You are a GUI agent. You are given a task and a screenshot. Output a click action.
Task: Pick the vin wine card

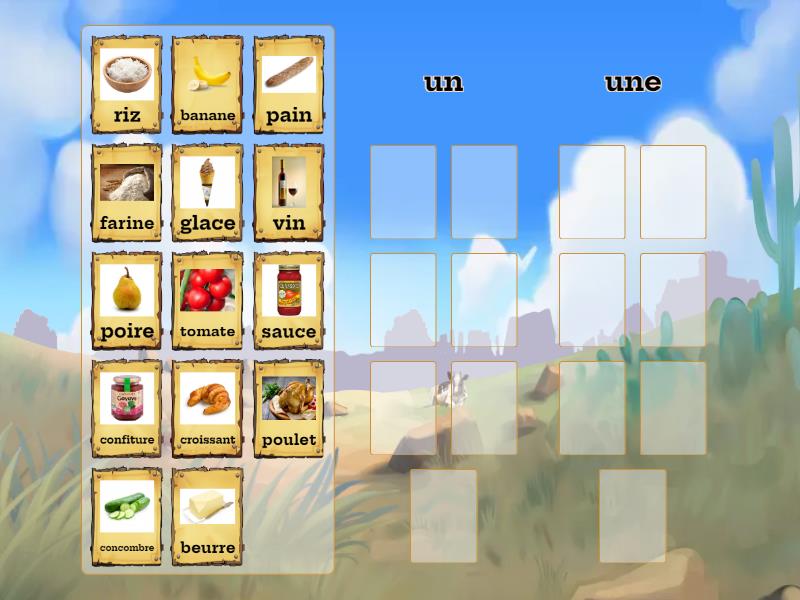pyautogui.click(x=289, y=193)
